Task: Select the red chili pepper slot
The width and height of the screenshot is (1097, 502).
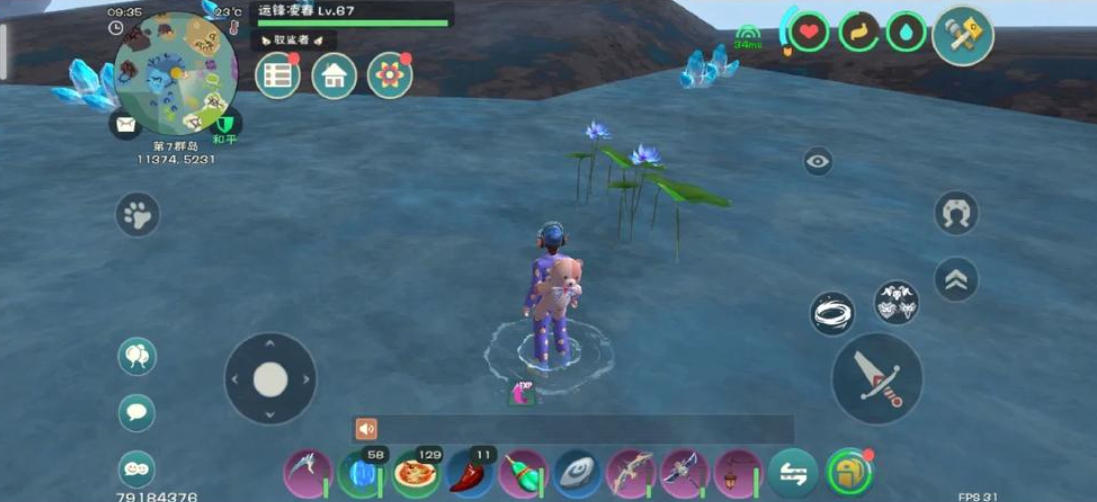Action: click(470, 473)
